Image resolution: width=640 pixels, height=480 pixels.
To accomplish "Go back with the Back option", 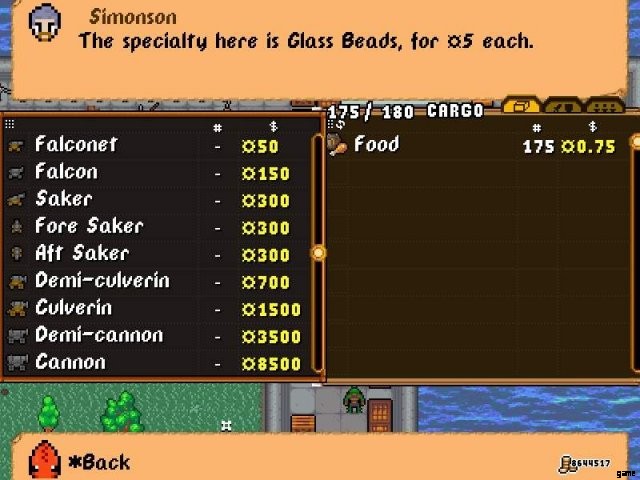I will (100, 462).
